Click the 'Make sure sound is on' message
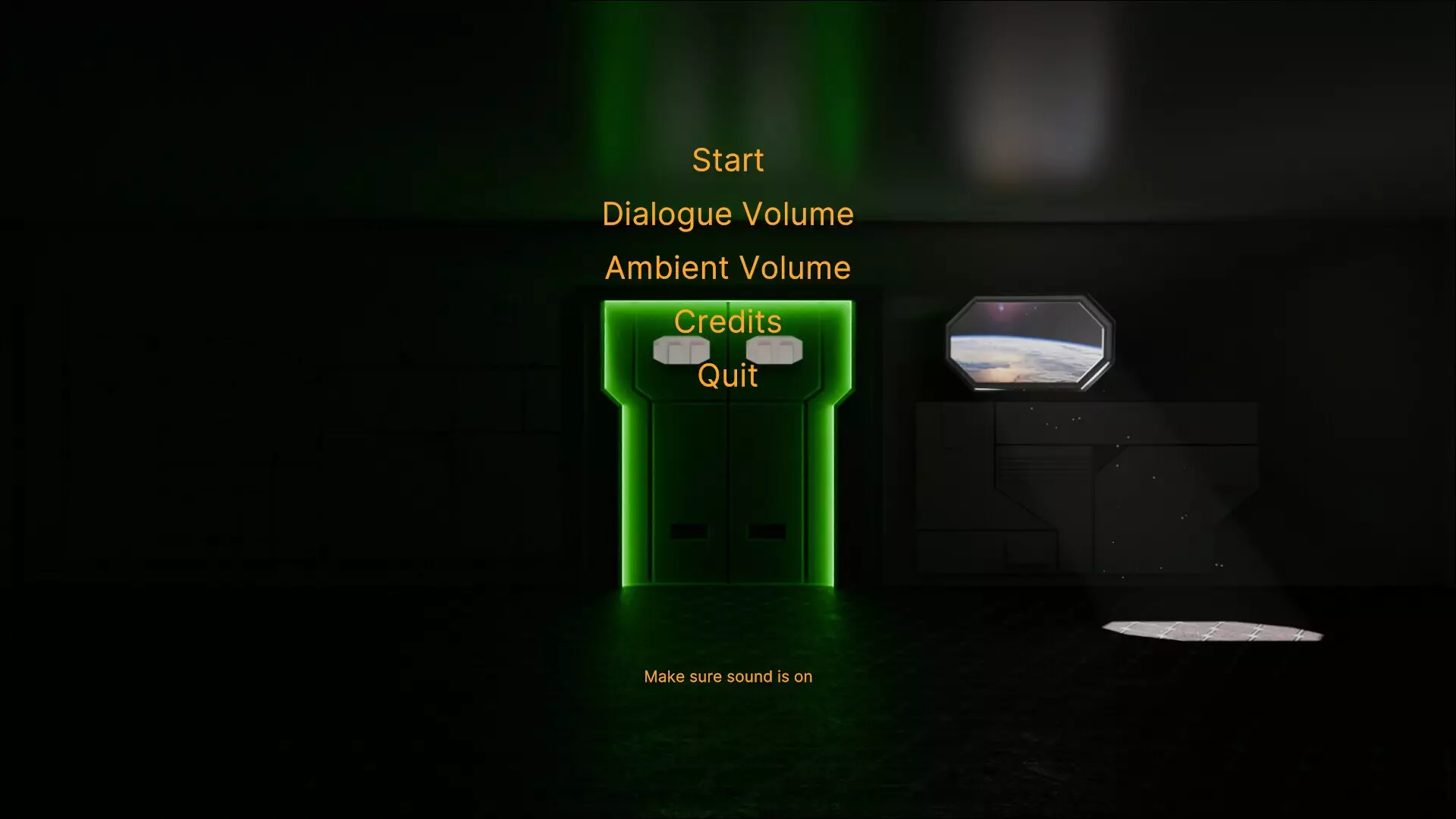This screenshot has width=1456, height=819. [728, 676]
